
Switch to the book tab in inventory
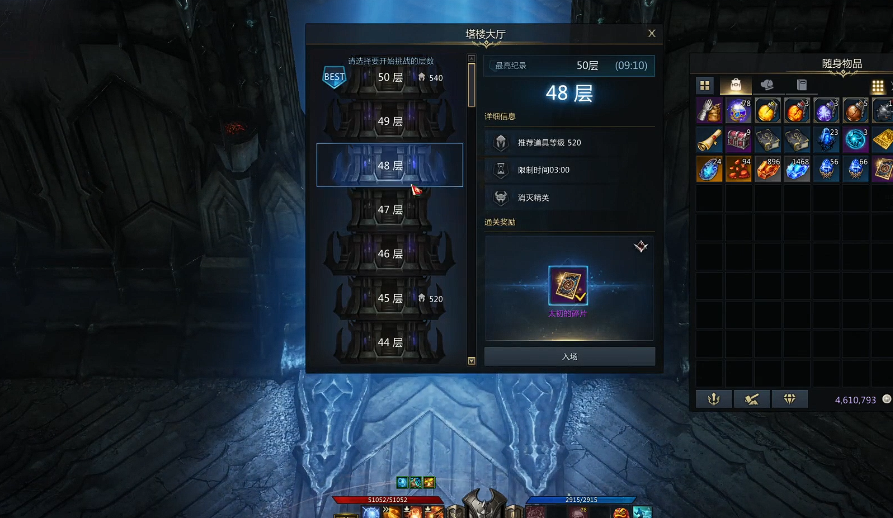click(801, 86)
